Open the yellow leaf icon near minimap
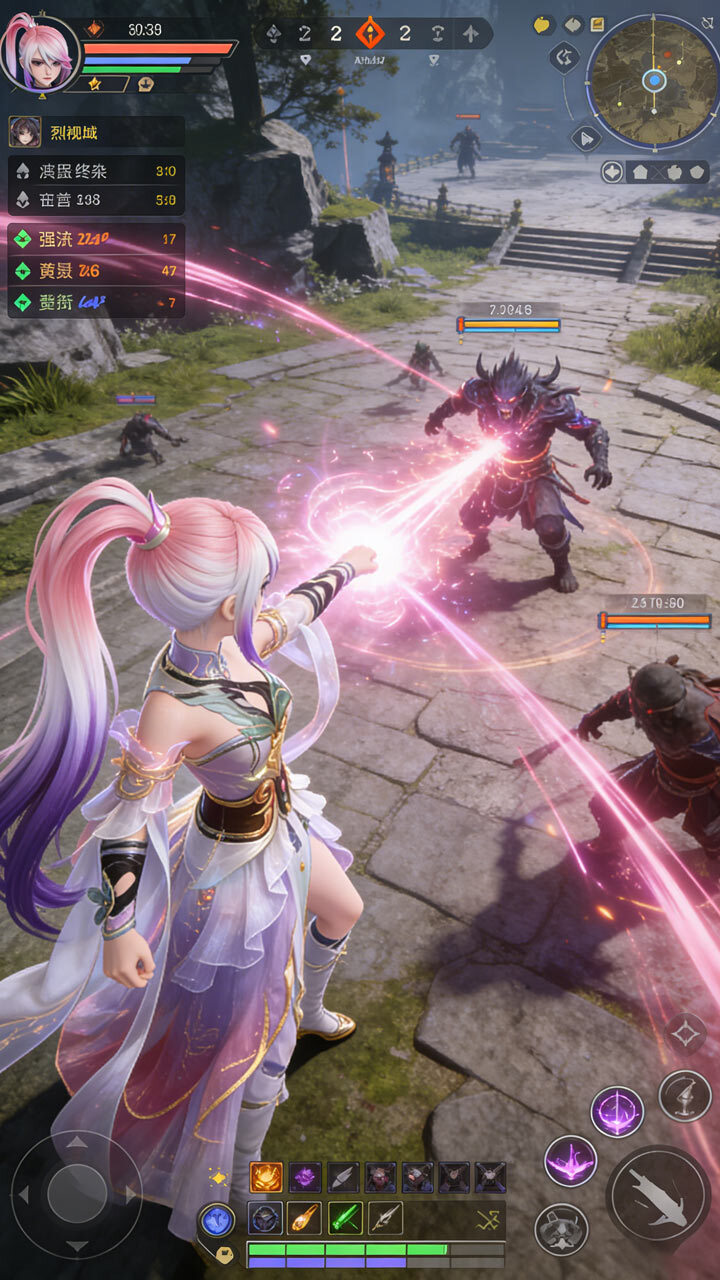The image size is (720, 1280). click(x=543, y=25)
